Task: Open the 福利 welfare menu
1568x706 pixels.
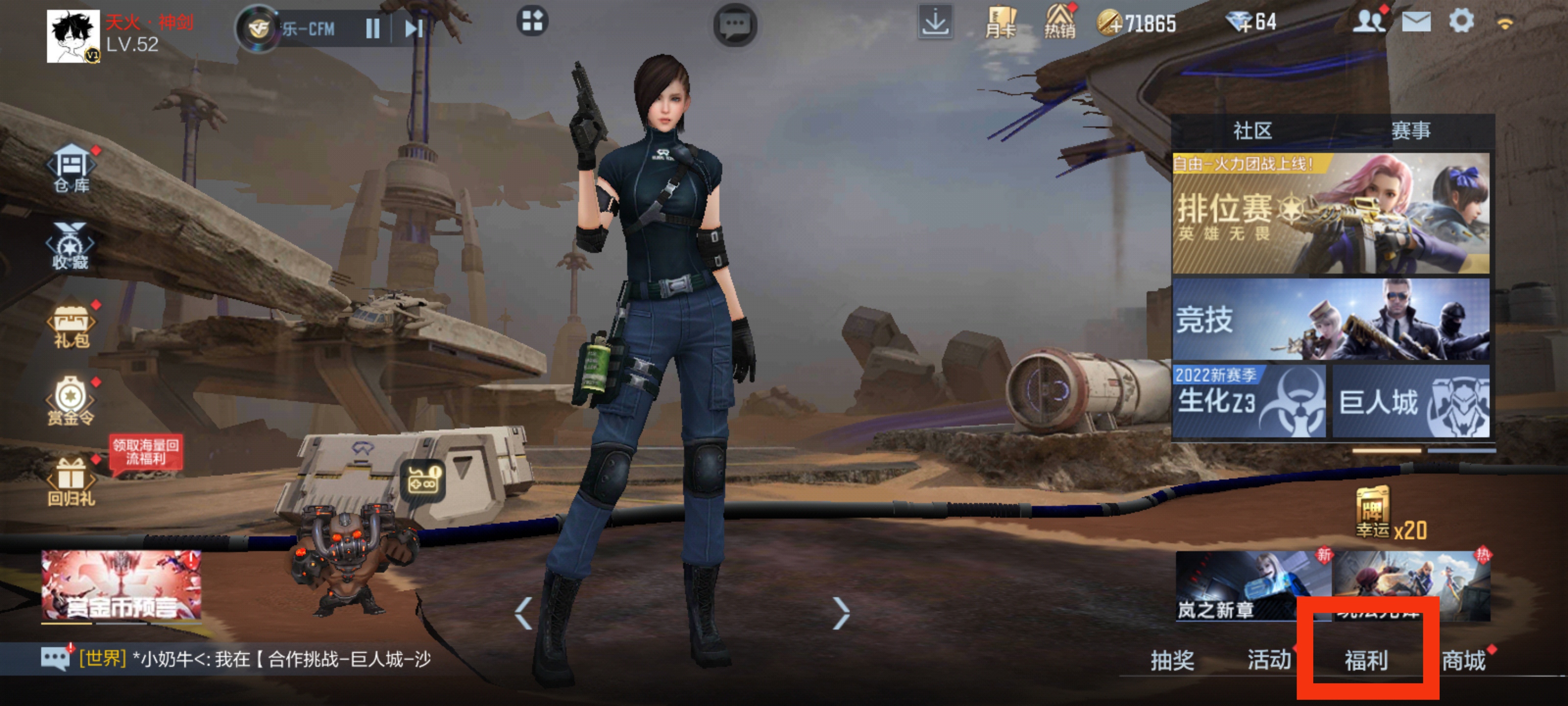Action: pos(1366,660)
